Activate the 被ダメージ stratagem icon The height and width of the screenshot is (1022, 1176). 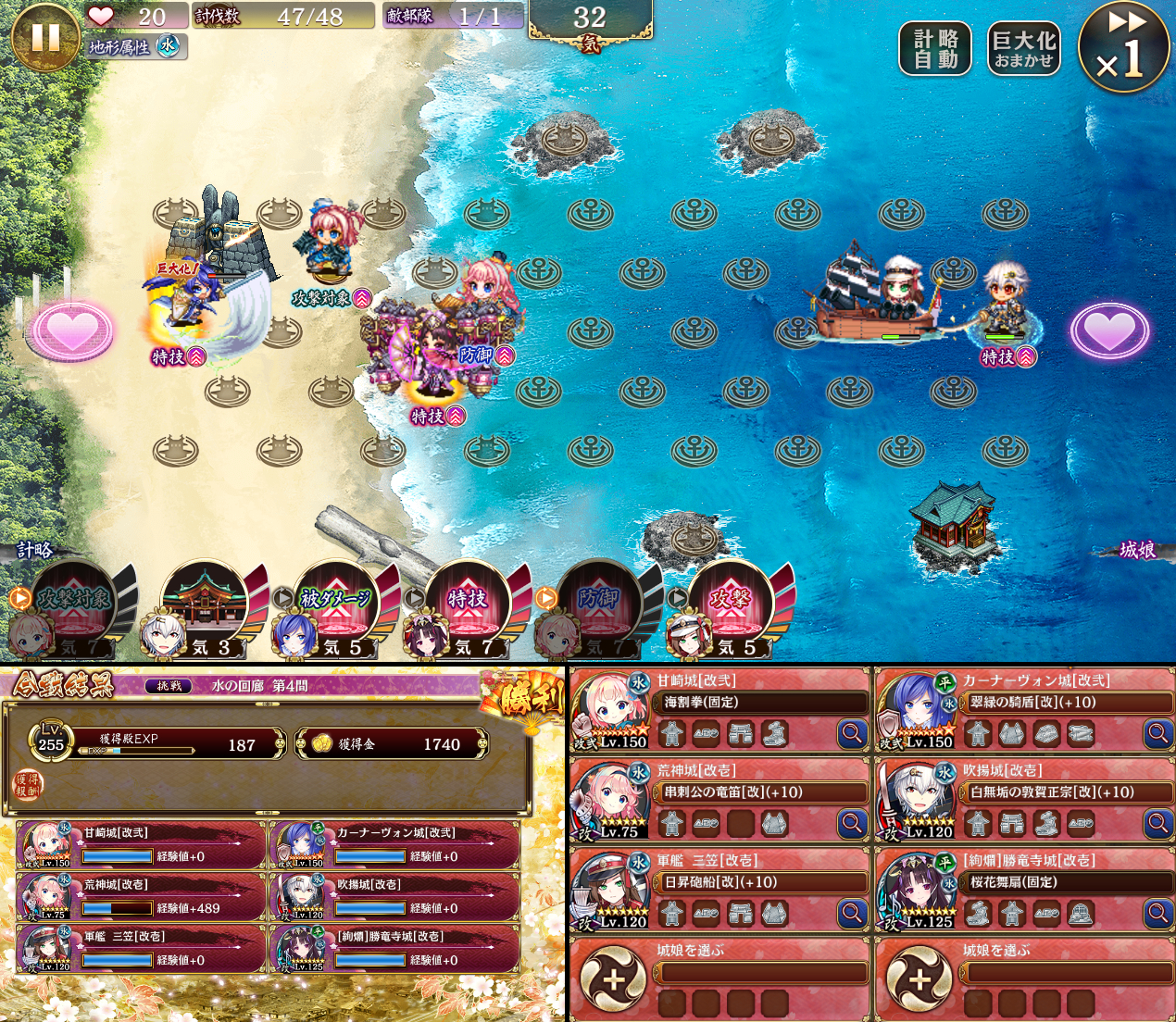(x=336, y=602)
